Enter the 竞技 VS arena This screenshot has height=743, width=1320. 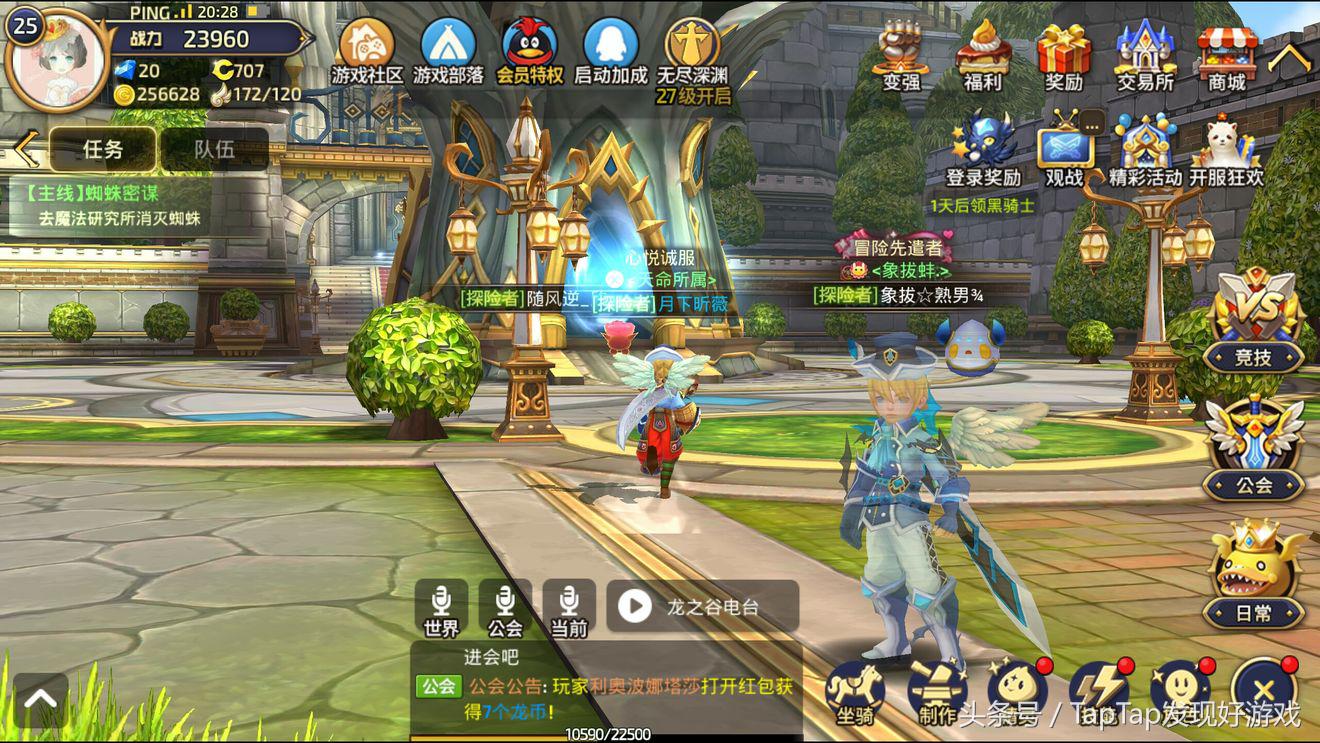1254,322
